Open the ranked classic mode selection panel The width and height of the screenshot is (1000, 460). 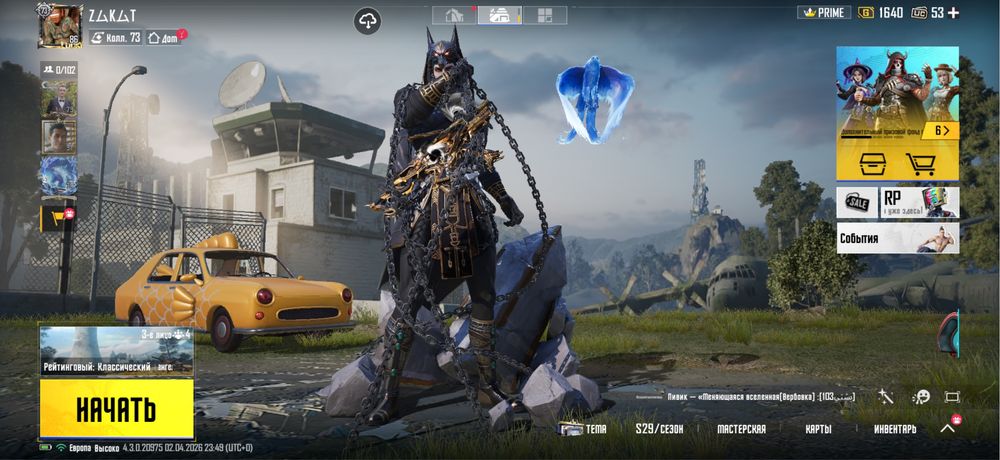[x=116, y=351]
